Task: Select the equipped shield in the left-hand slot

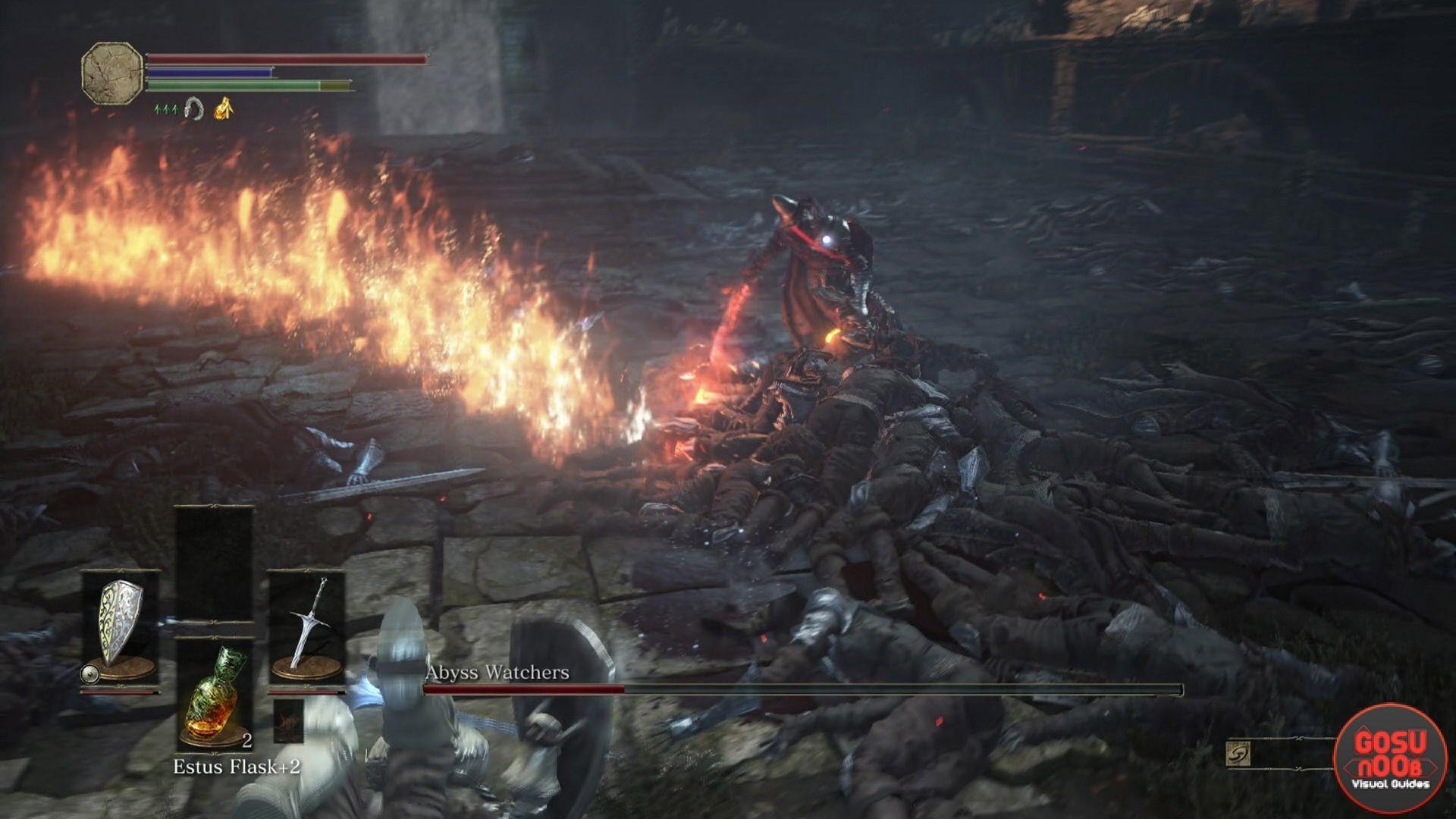Action: pos(118,618)
